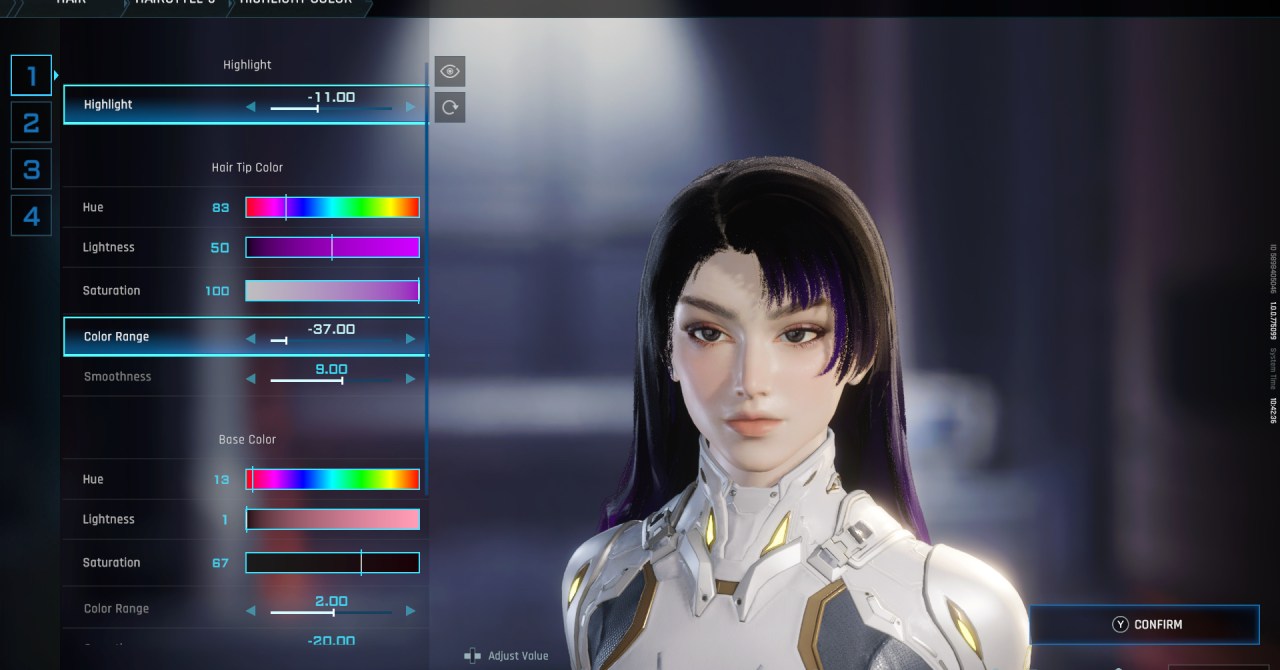1280x670 pixels.
Task: Toggle the eye visibility icon
Action: point(450,71)
